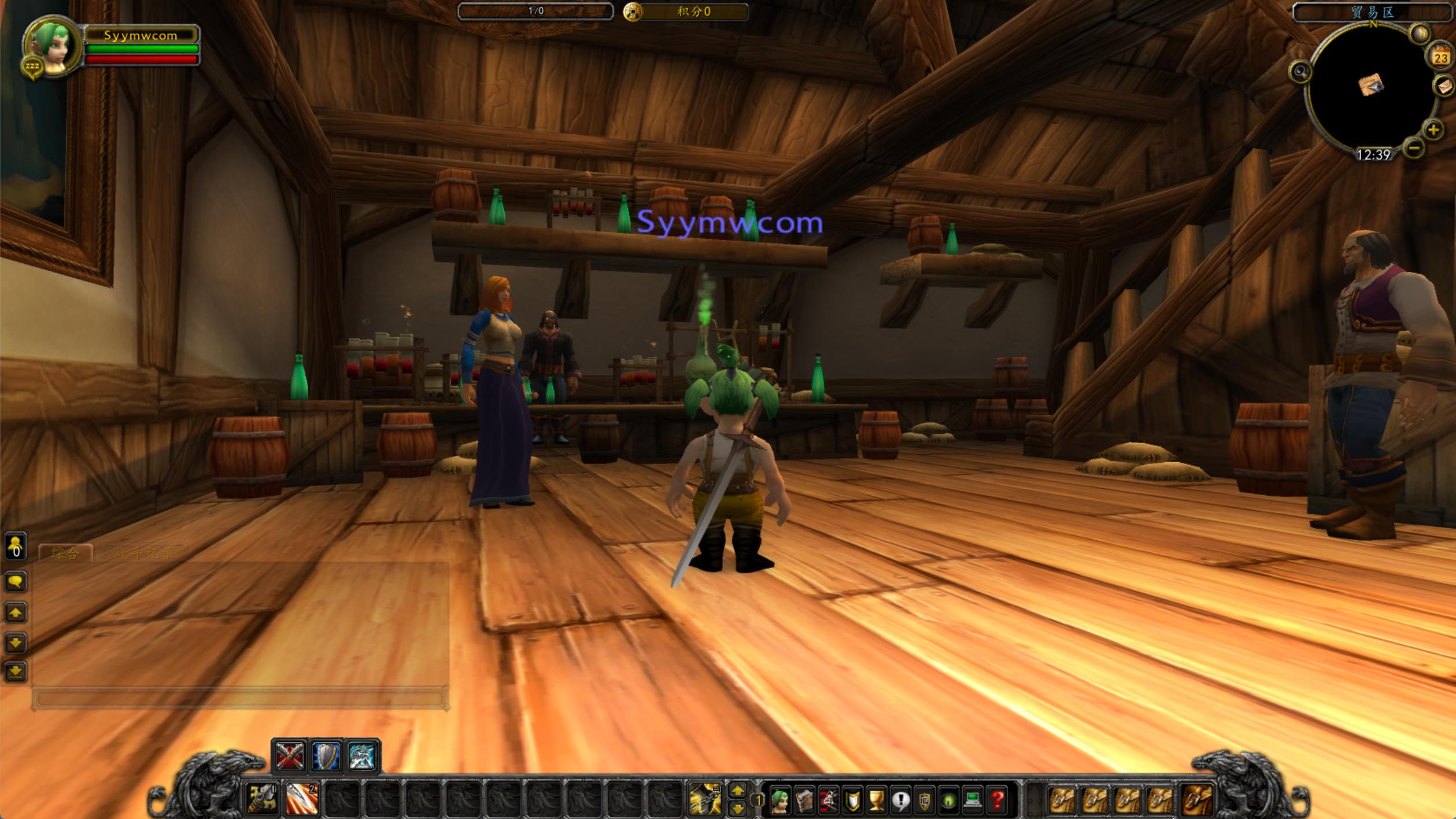Jump chat to the bottom
The height and width of the screenshot is (819, 1456).
pyautogui.click(x=16, y=672)
